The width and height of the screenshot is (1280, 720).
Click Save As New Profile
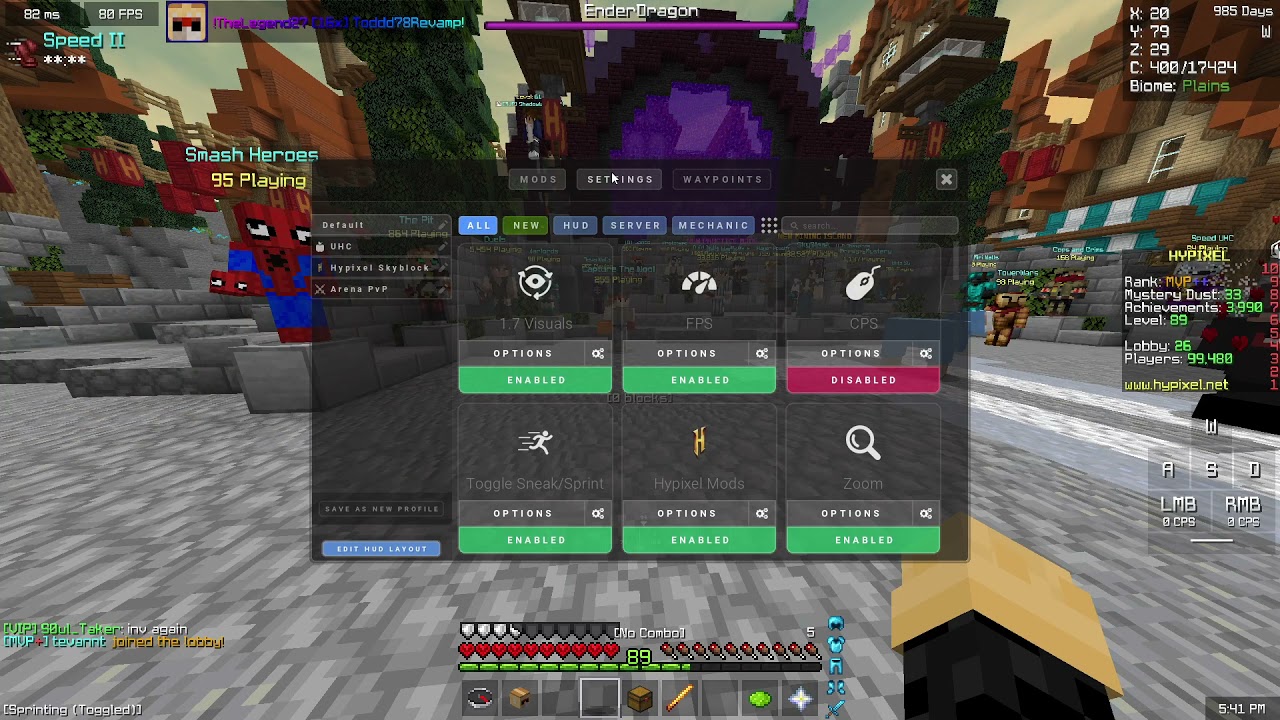pyautogui.click(x=381, y=509)
